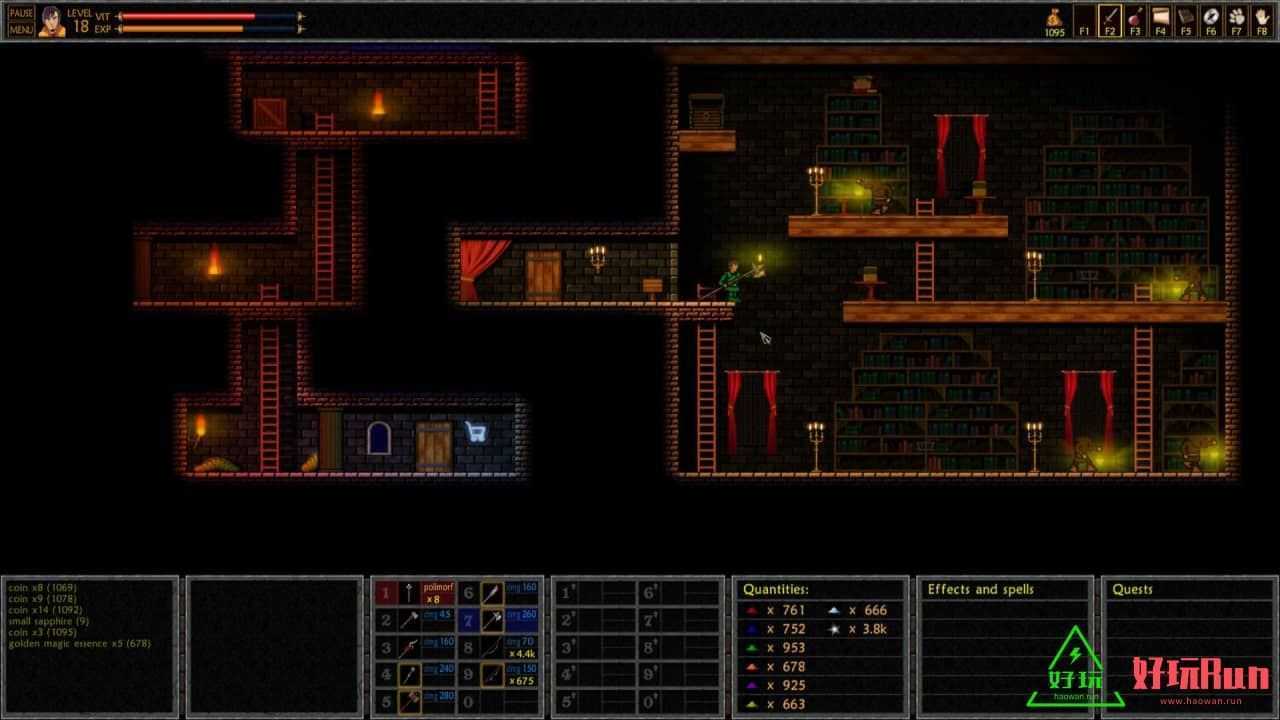Viewport: 1280px width, 720px height.
Task: Open the MENU button
Action: coord(21,29)
